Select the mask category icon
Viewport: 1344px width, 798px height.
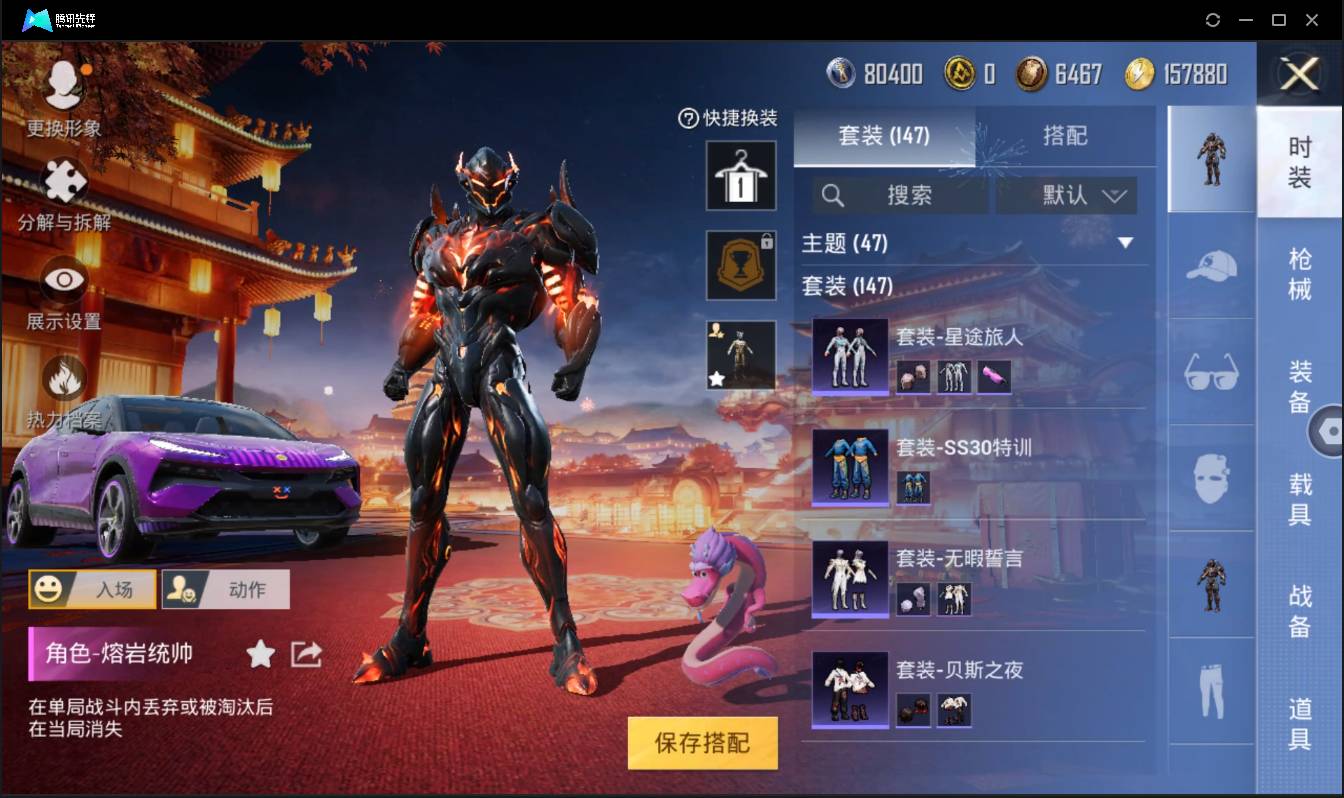click(x=1210, y=477)
